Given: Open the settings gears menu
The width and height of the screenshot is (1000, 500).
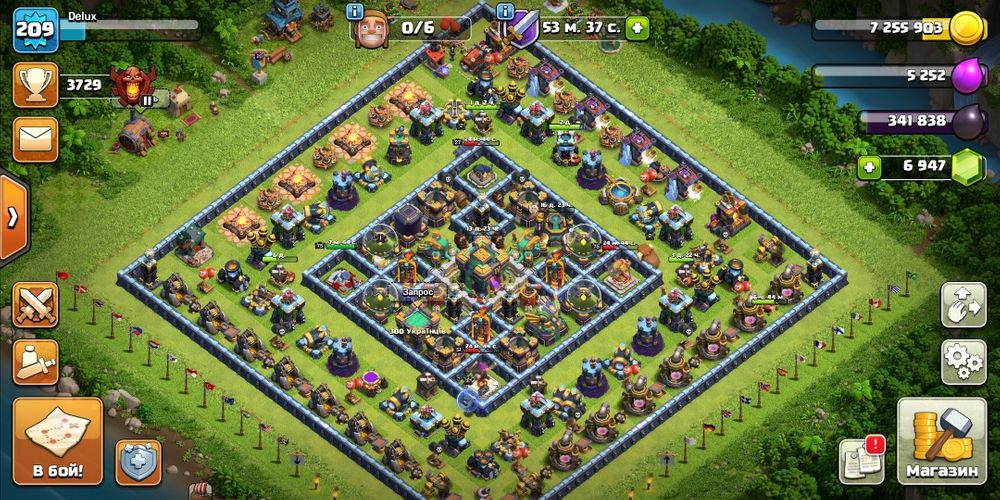Looking at the screenshot, I should pos(963,362).
